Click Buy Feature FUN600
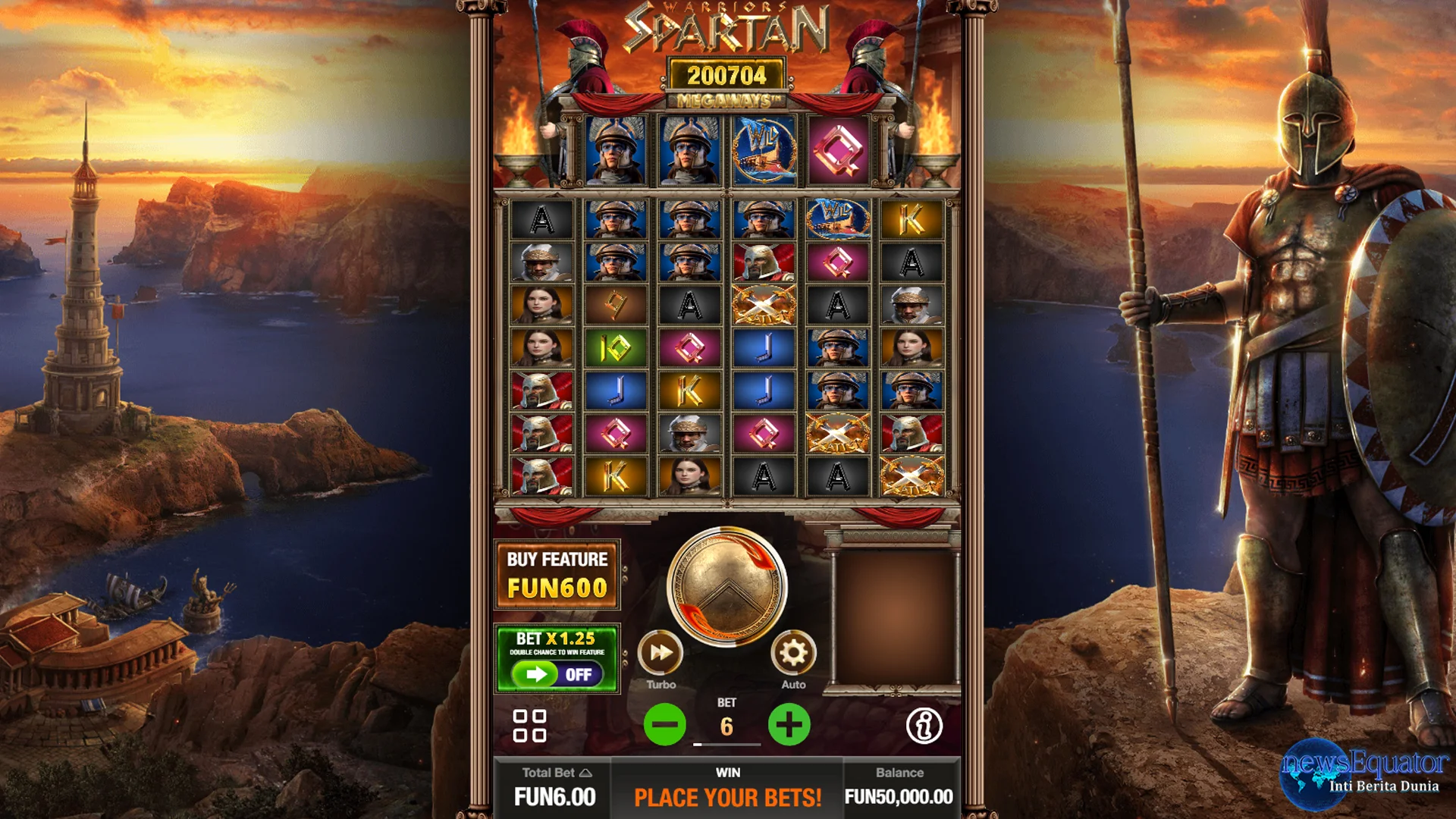The height and width of the screenshot is (819, 1456). [x=557, y=573]
